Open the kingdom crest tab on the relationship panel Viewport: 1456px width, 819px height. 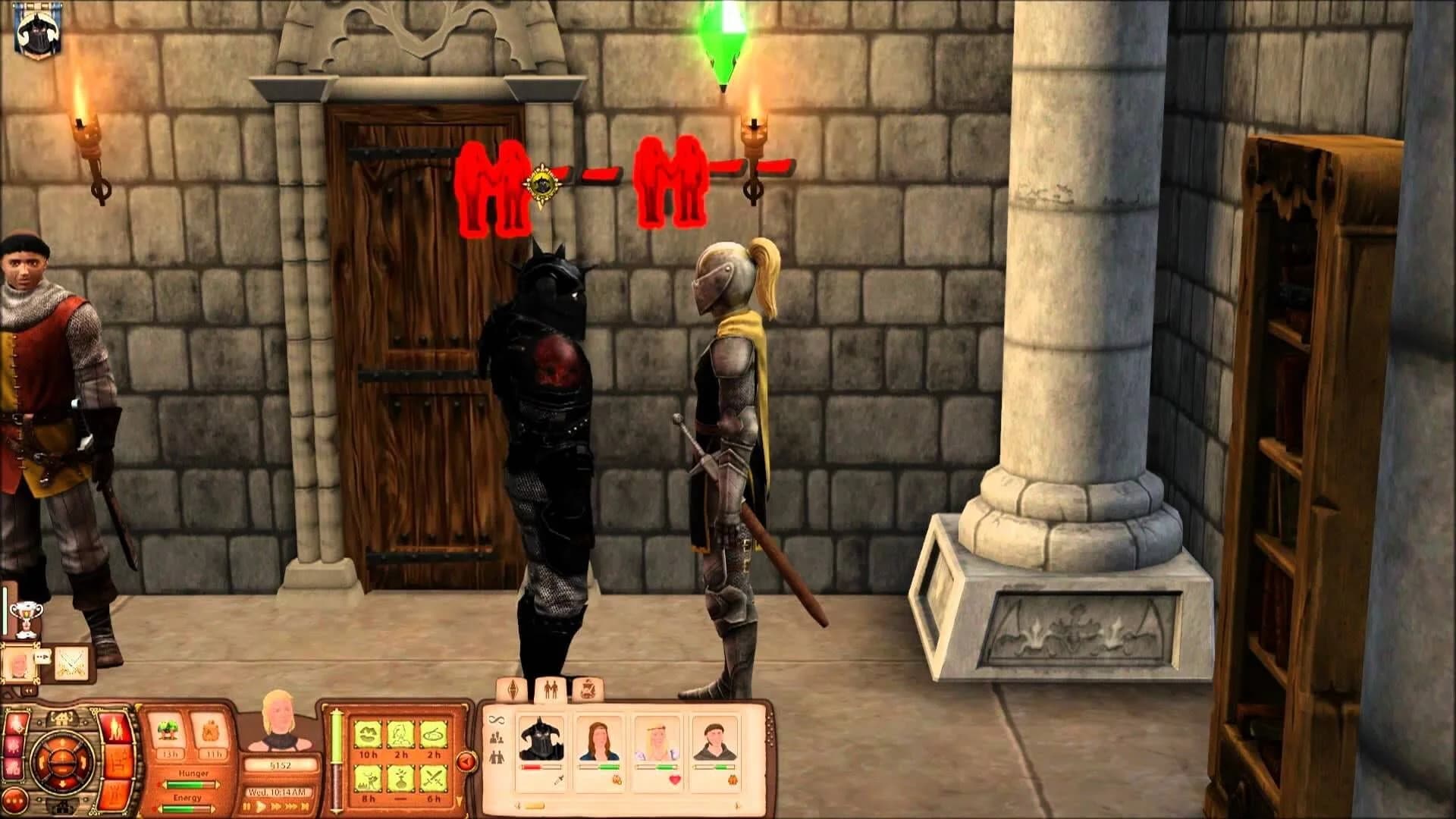588,689
